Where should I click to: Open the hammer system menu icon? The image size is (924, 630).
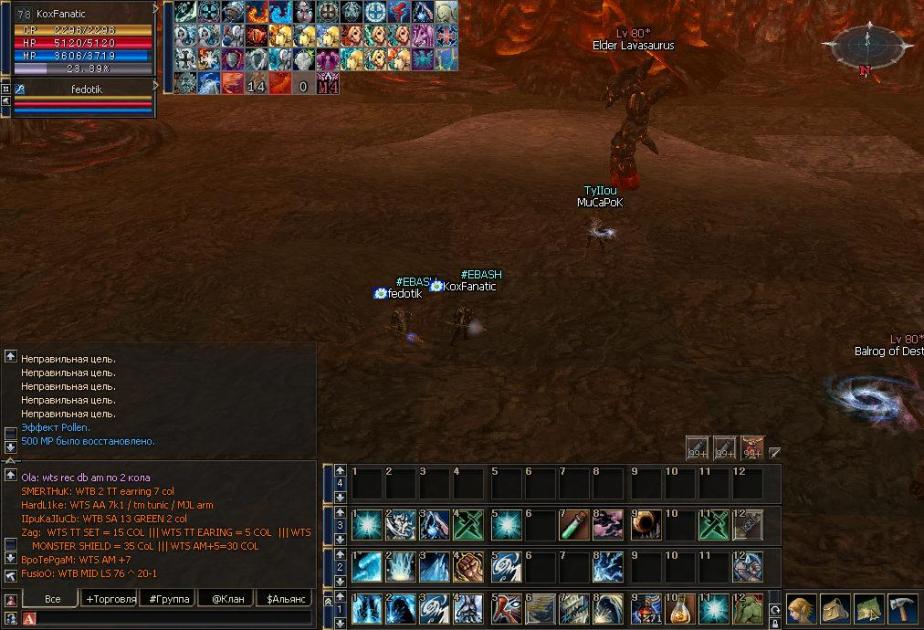tap(902, 608)
